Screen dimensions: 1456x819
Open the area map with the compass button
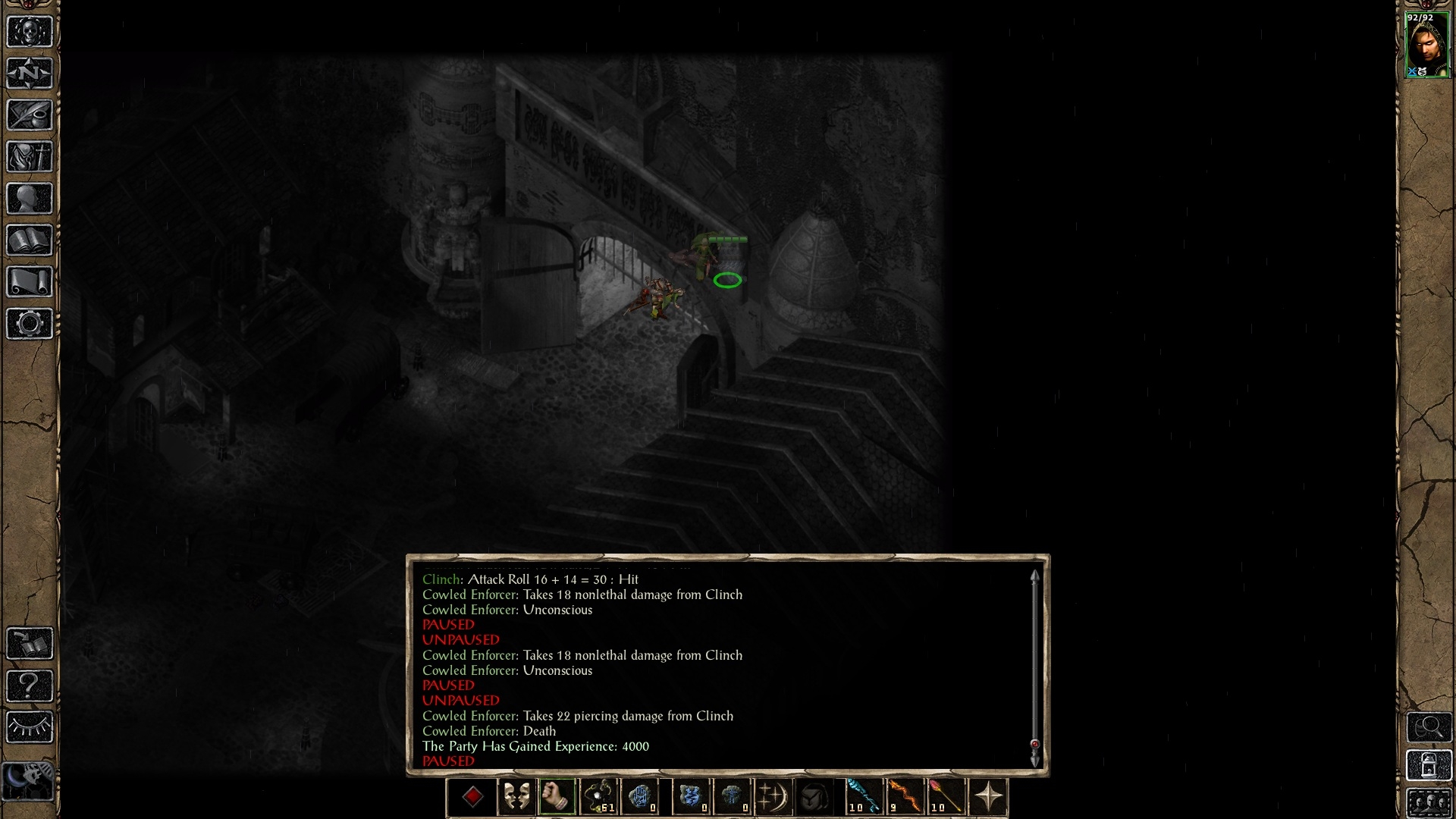click(x=30, y=74)
